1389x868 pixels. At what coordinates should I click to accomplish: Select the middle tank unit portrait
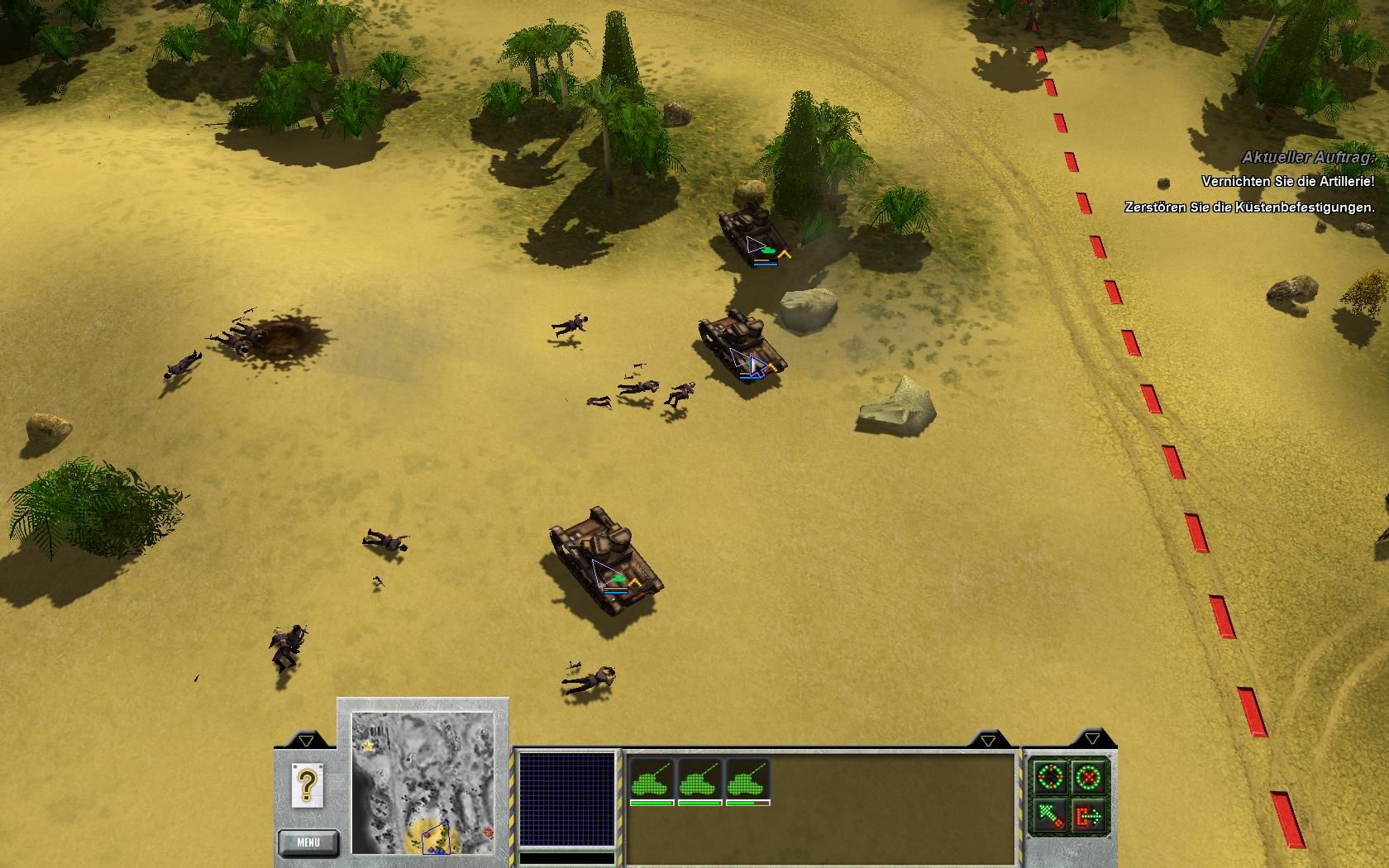[699, 779]
